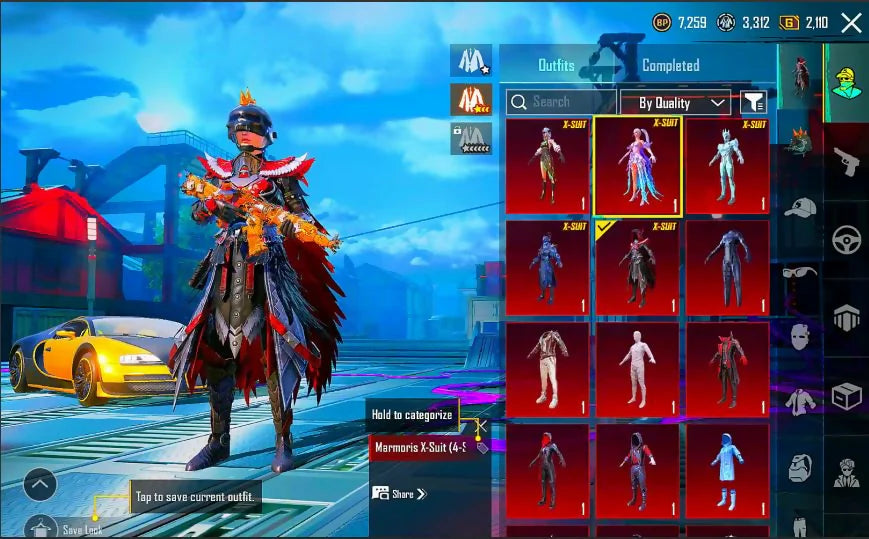Show the face mask category
The height and width of the screenshot is (539, 869).
click(800, 336)
